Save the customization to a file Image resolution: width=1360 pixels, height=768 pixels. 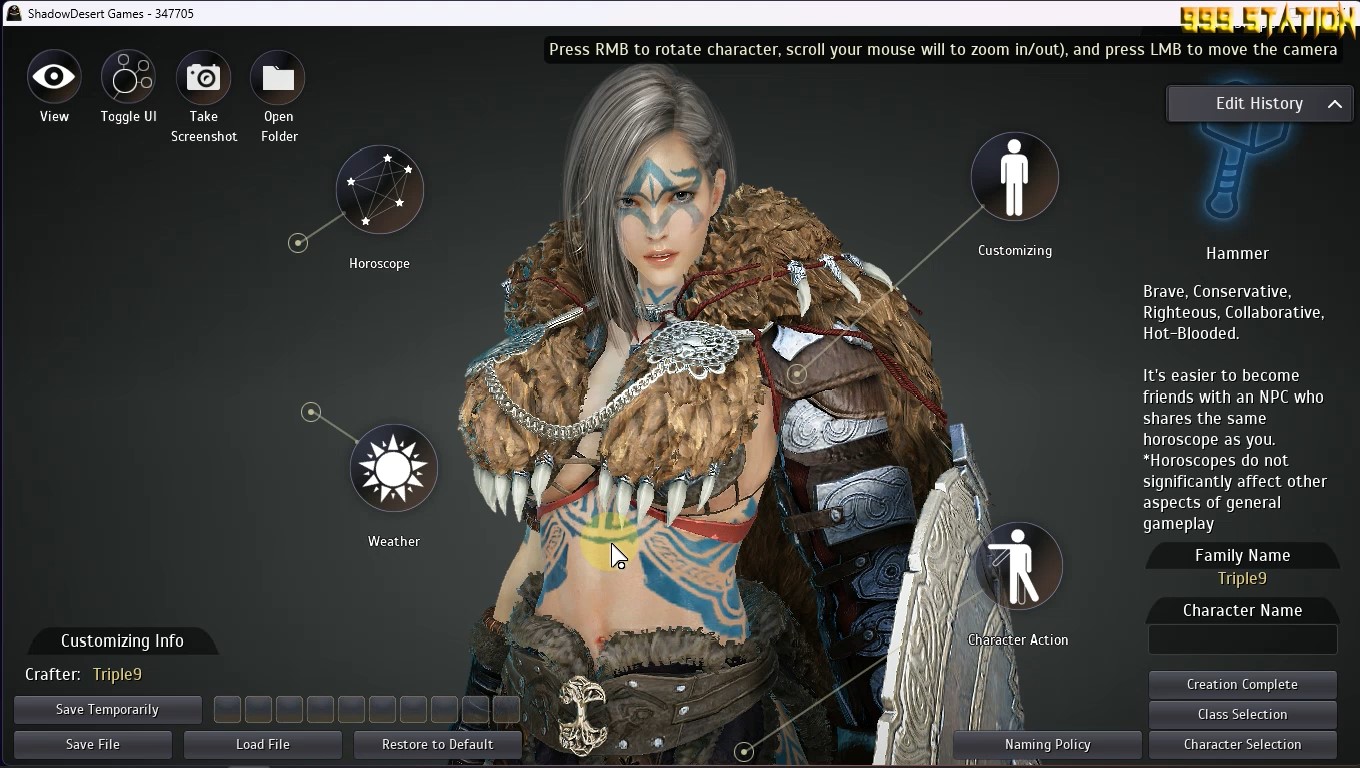point(93,745)
